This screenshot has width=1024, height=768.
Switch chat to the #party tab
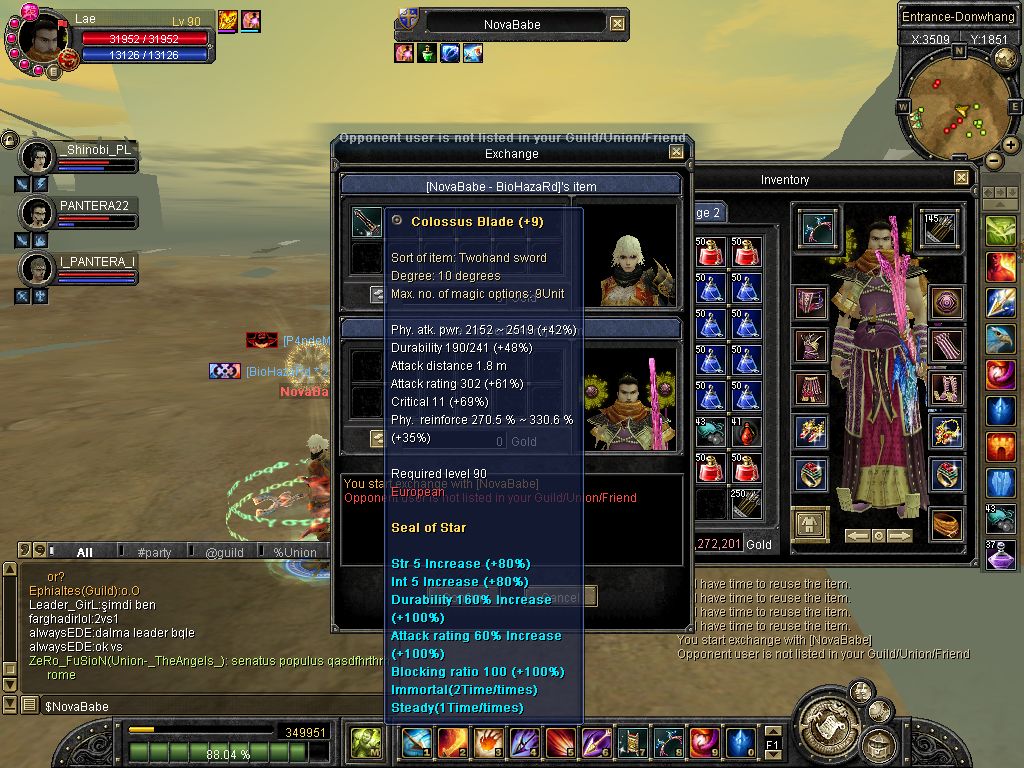tap(155, 552)
